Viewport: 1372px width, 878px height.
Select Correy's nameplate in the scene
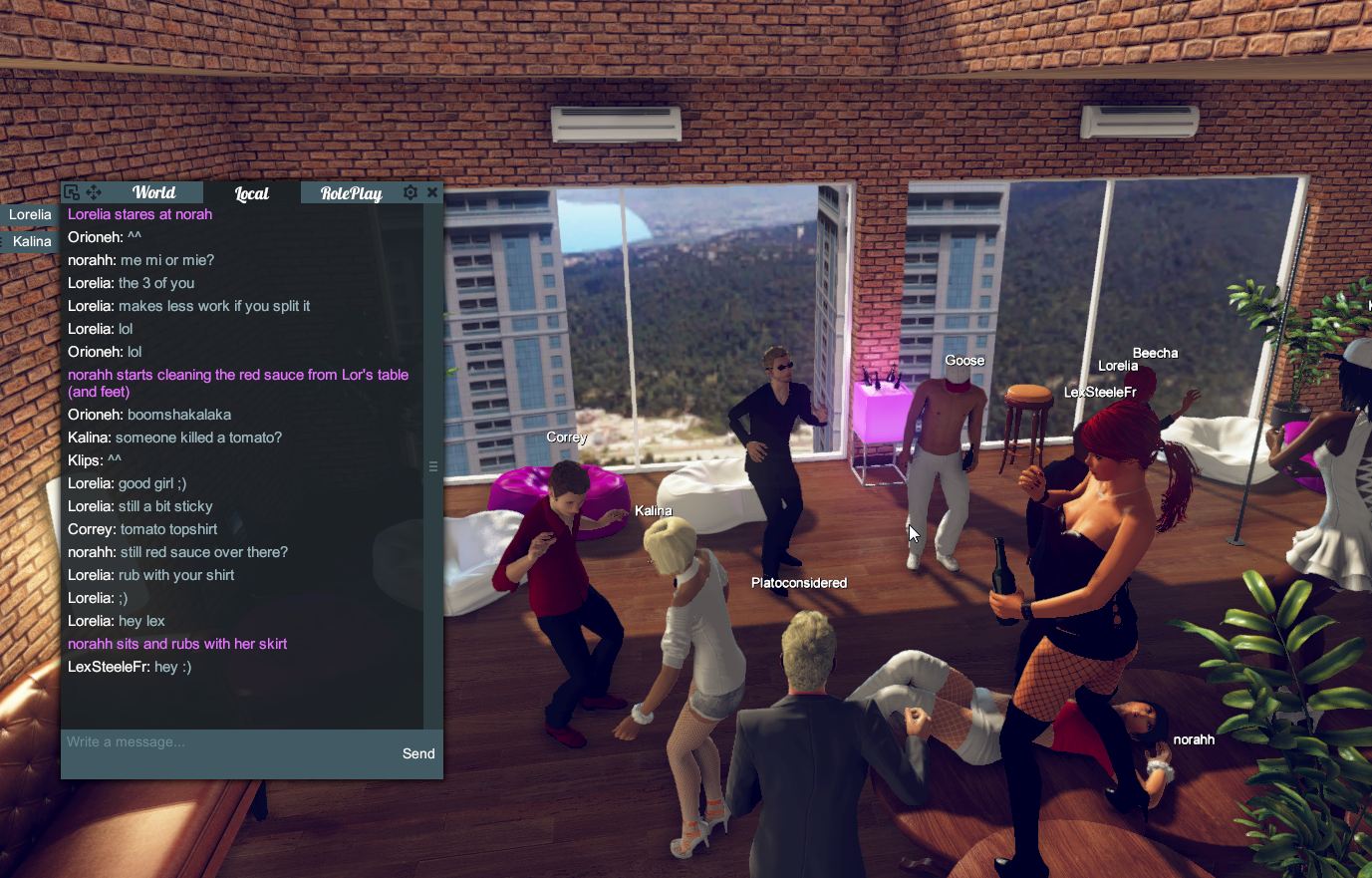(566, 437)
